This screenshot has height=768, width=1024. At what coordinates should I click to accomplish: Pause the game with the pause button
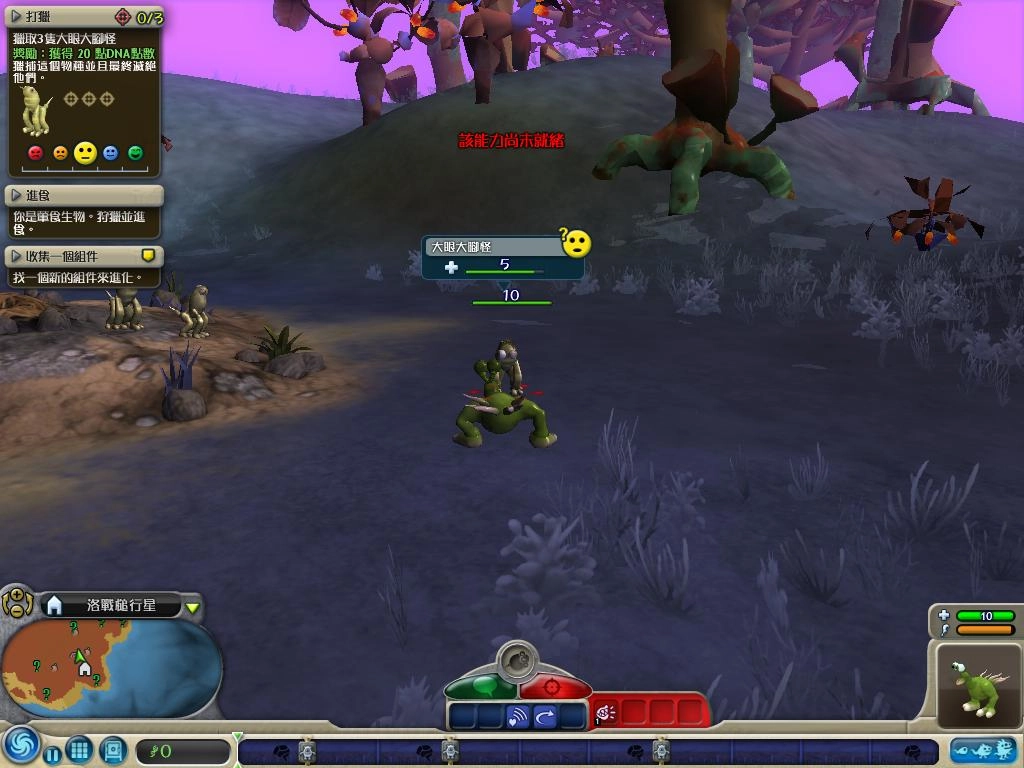pos(52,751)
